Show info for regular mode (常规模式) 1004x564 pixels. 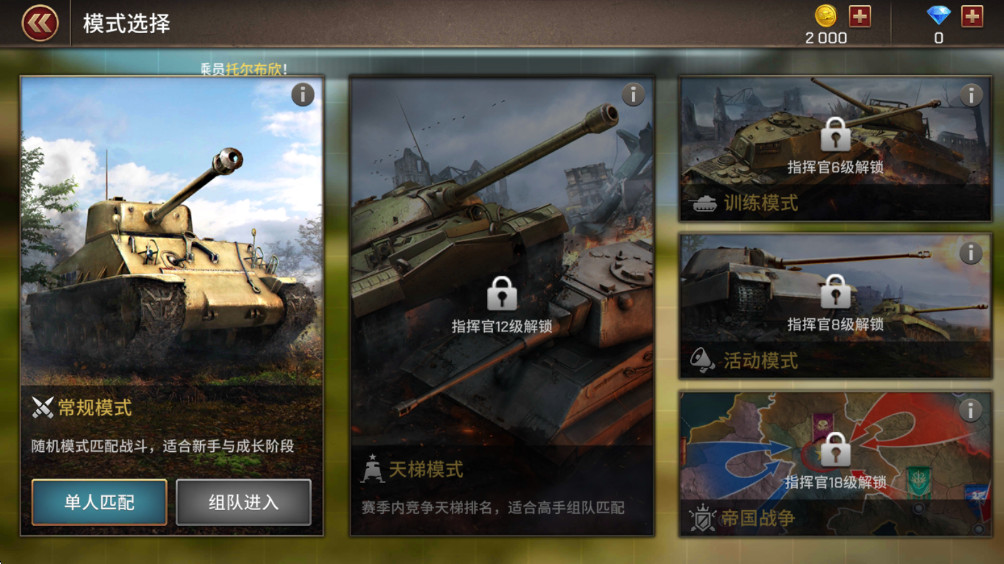(303, 95)
